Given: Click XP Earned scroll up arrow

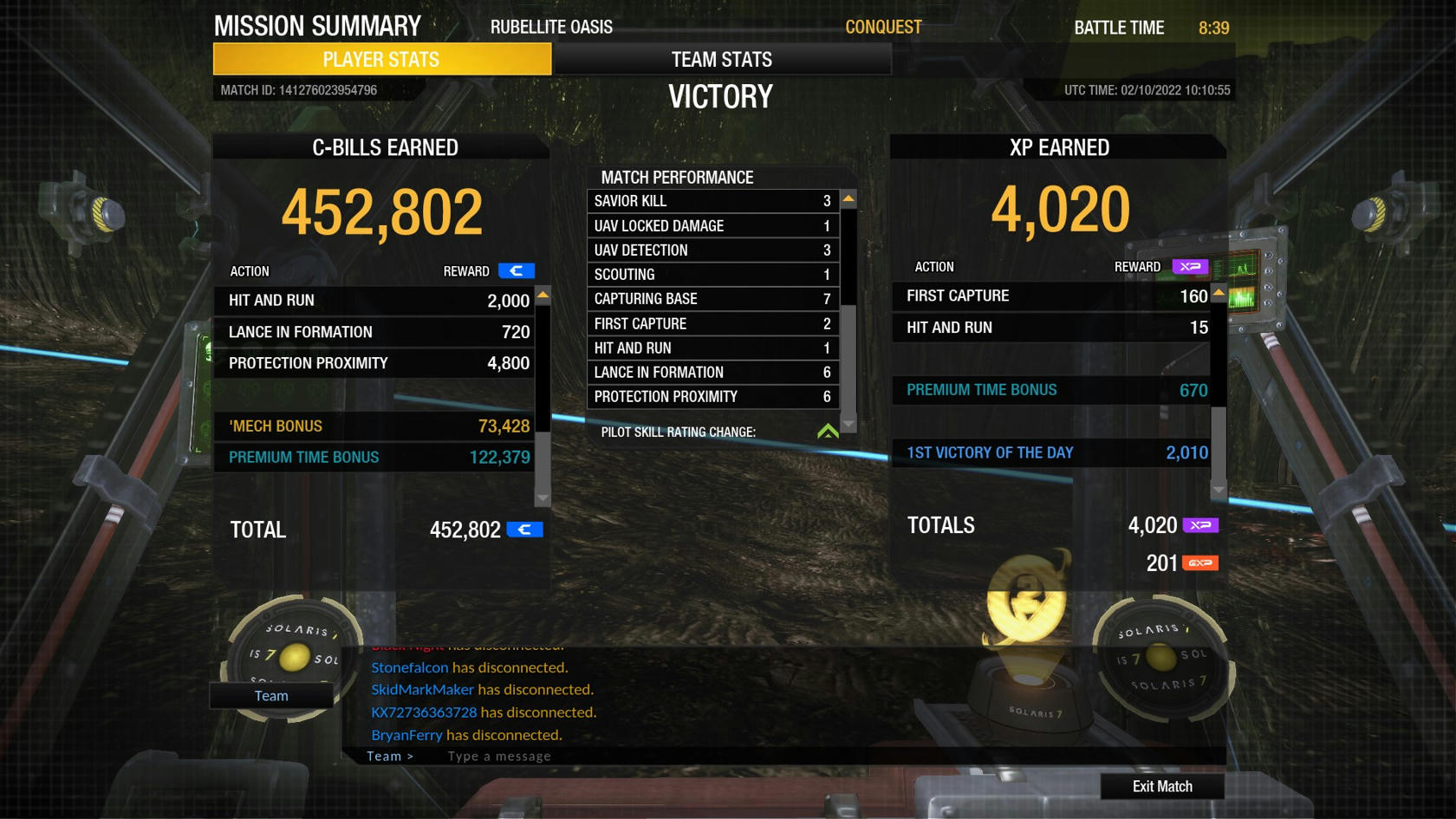Looking at the screenshot, I should (1219, 293).
